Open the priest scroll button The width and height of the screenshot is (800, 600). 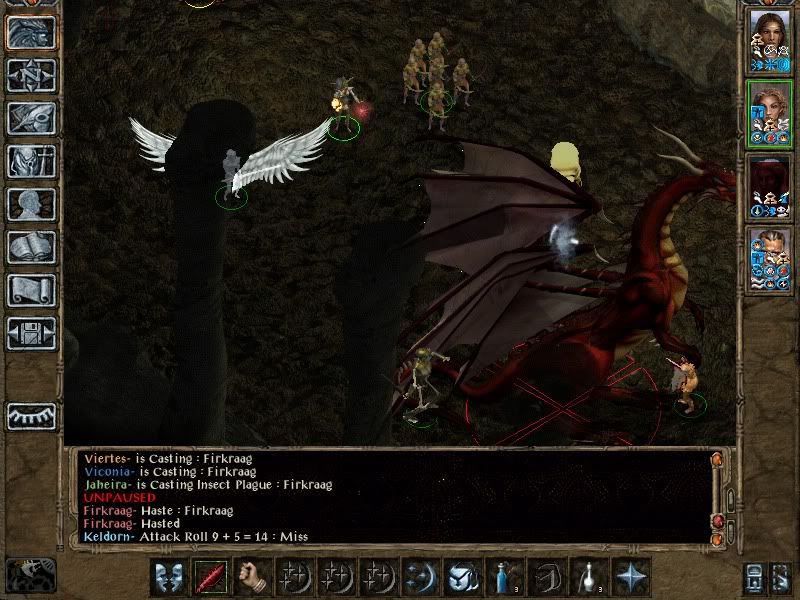point(31,290)
